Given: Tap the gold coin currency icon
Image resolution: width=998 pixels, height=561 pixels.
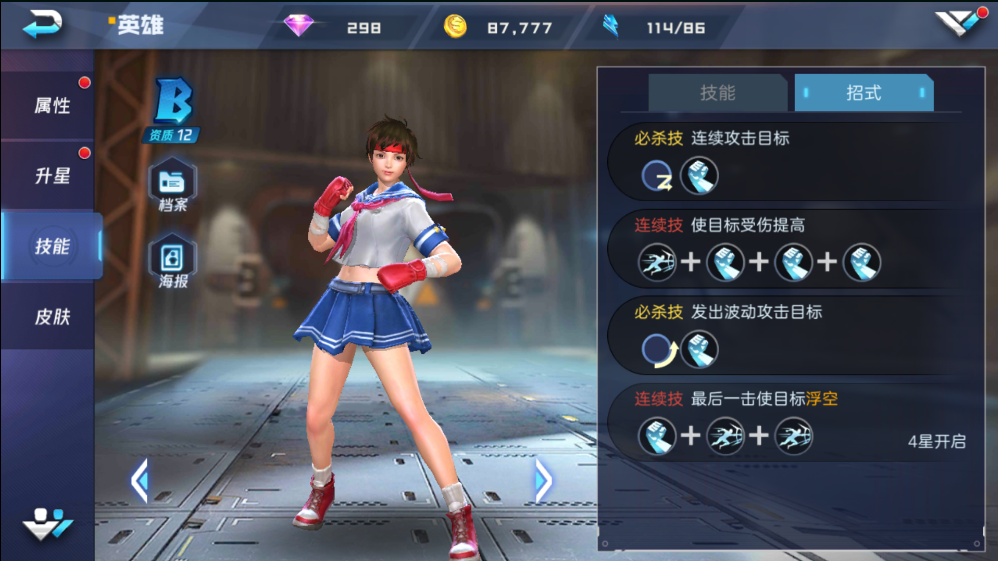Looking at the screenshot, I should coord(455,27).
